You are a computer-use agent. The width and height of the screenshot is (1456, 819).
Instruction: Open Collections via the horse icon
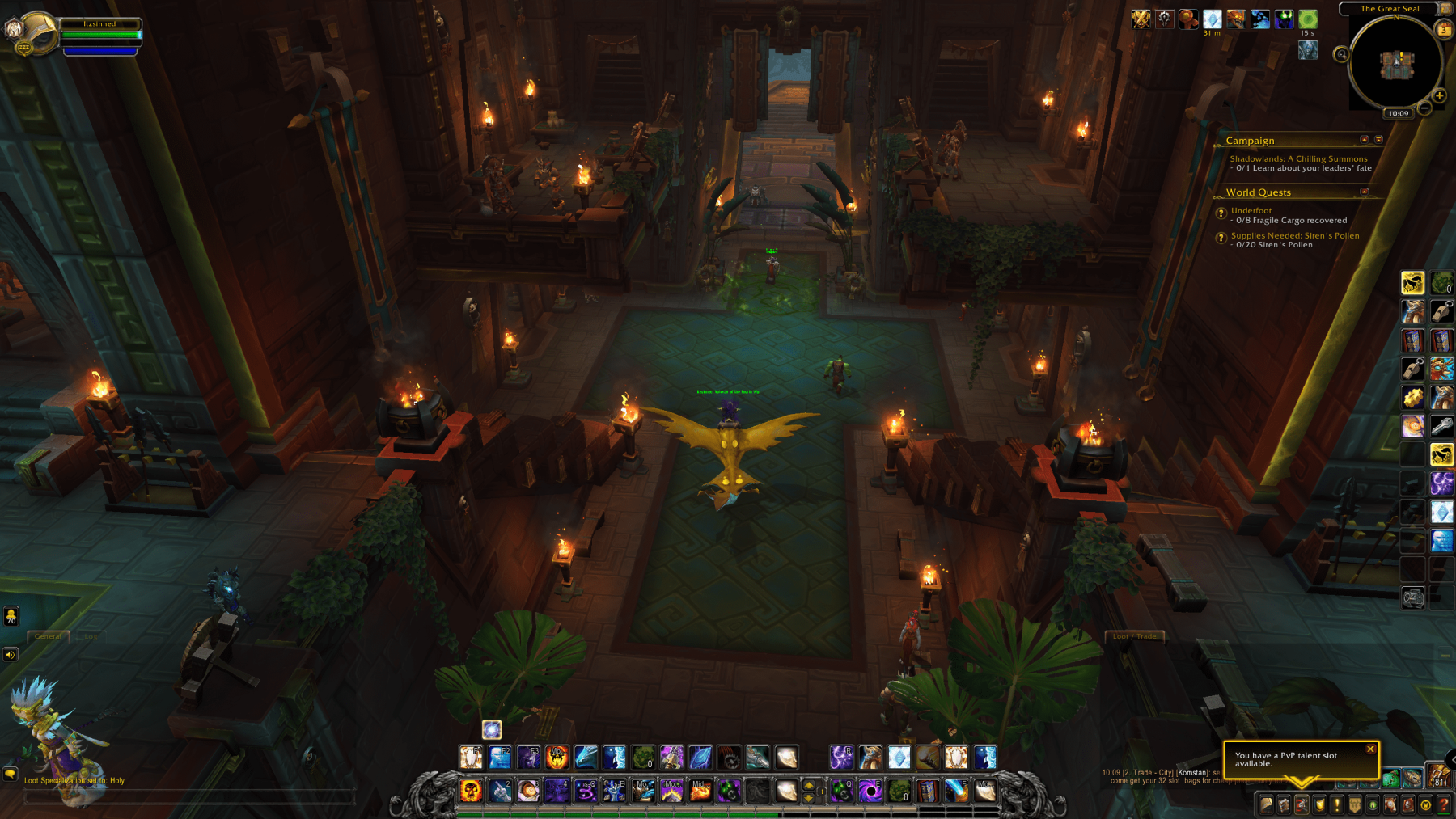[1390, 805]
